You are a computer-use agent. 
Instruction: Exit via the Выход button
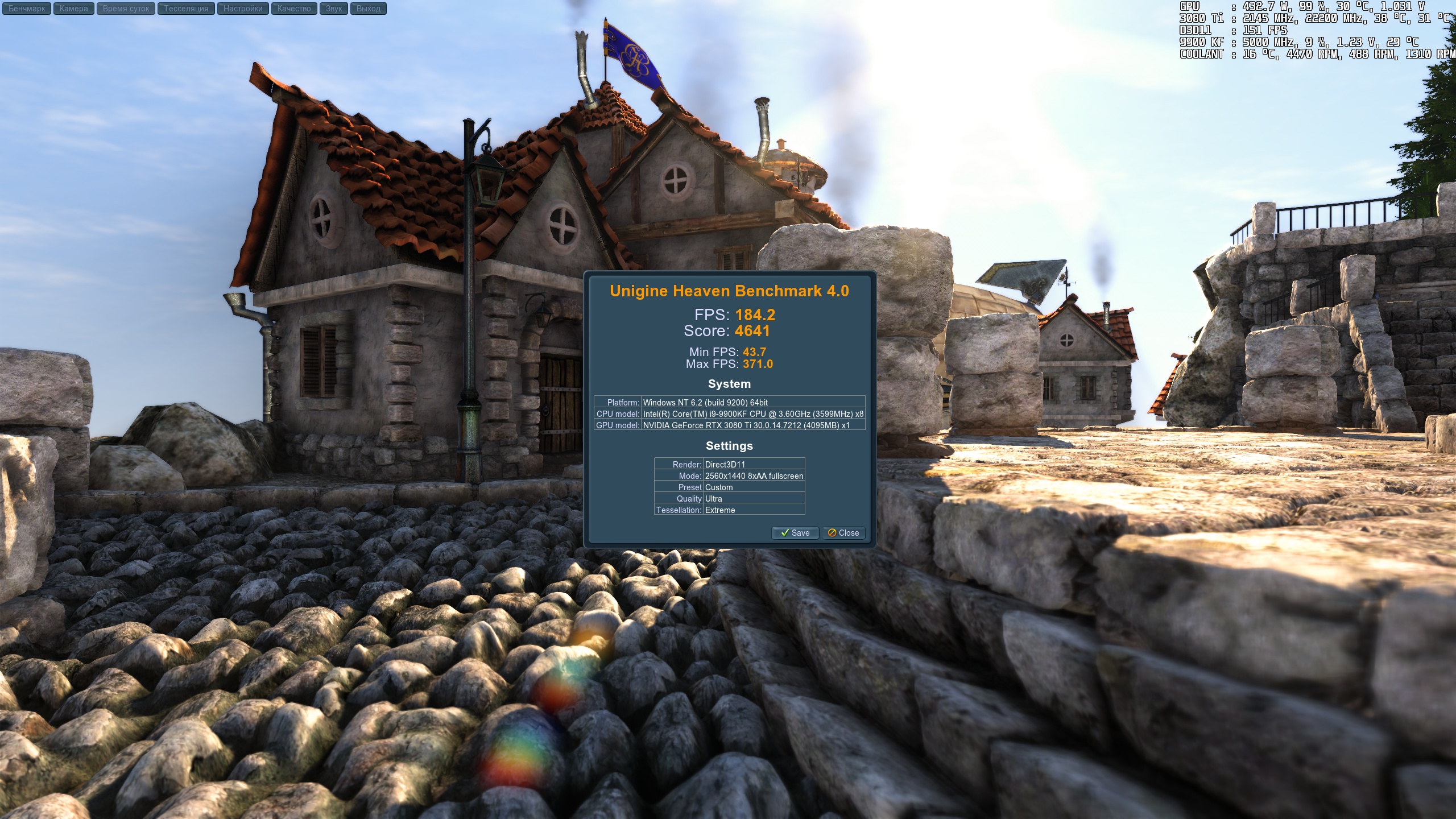tap(368, 9)
